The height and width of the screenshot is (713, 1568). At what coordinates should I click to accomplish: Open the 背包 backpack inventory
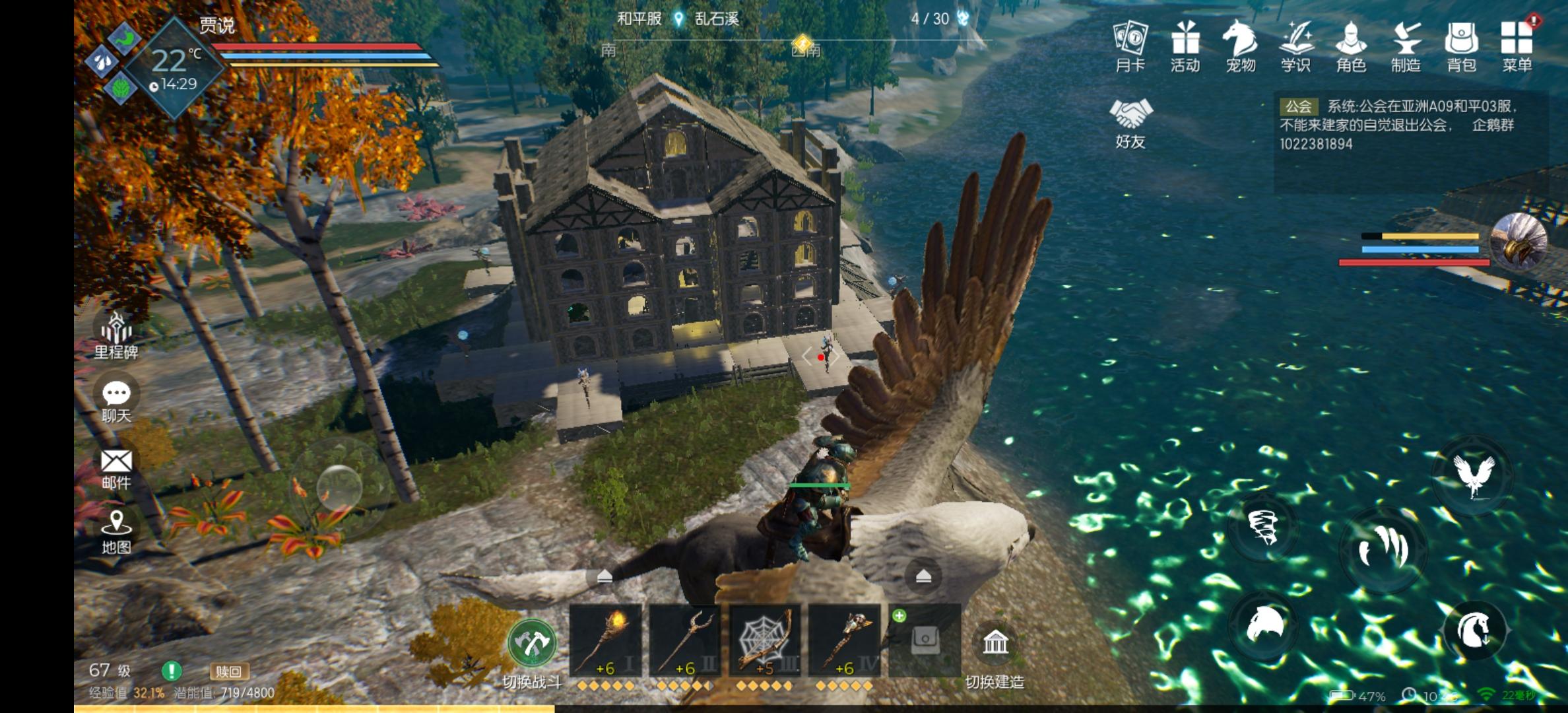[x=1461, y=45]
